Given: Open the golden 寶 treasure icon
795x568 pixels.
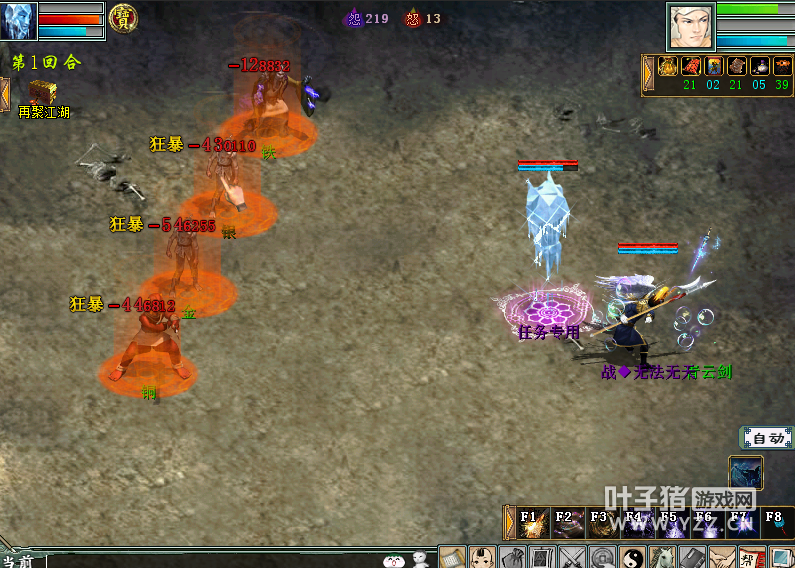Looking at the screenshot, I should coord(123,17).
